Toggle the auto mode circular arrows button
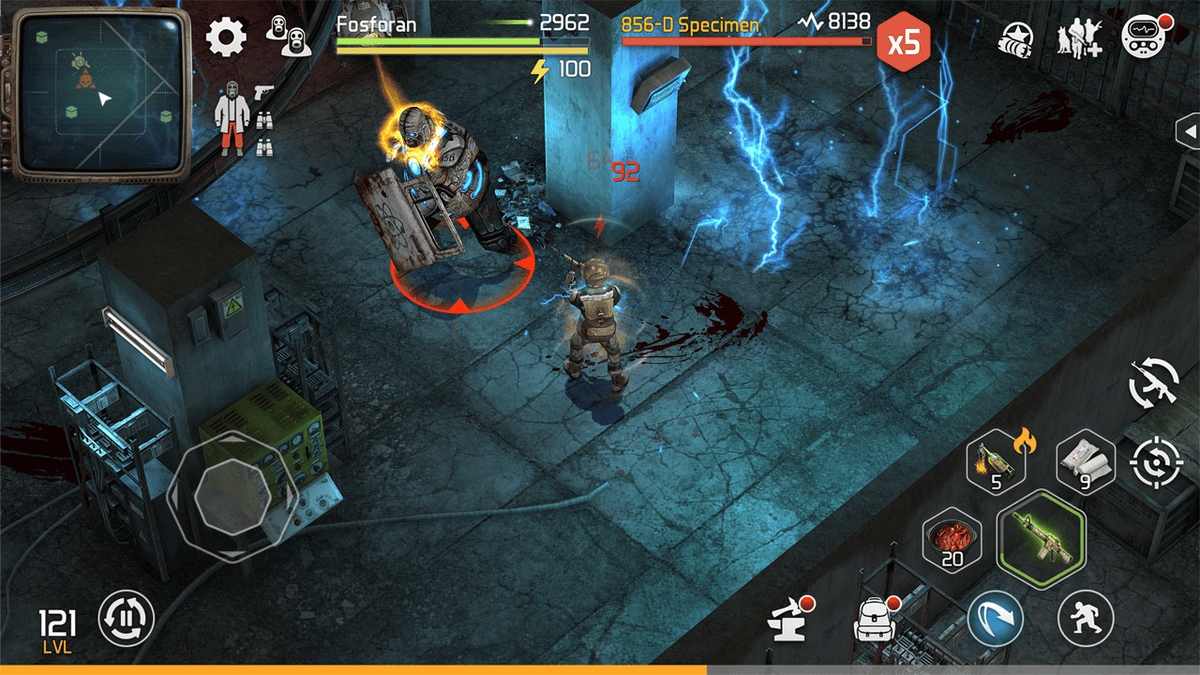The width and height of the screenshot is (1200, 675). click(127, 618)
